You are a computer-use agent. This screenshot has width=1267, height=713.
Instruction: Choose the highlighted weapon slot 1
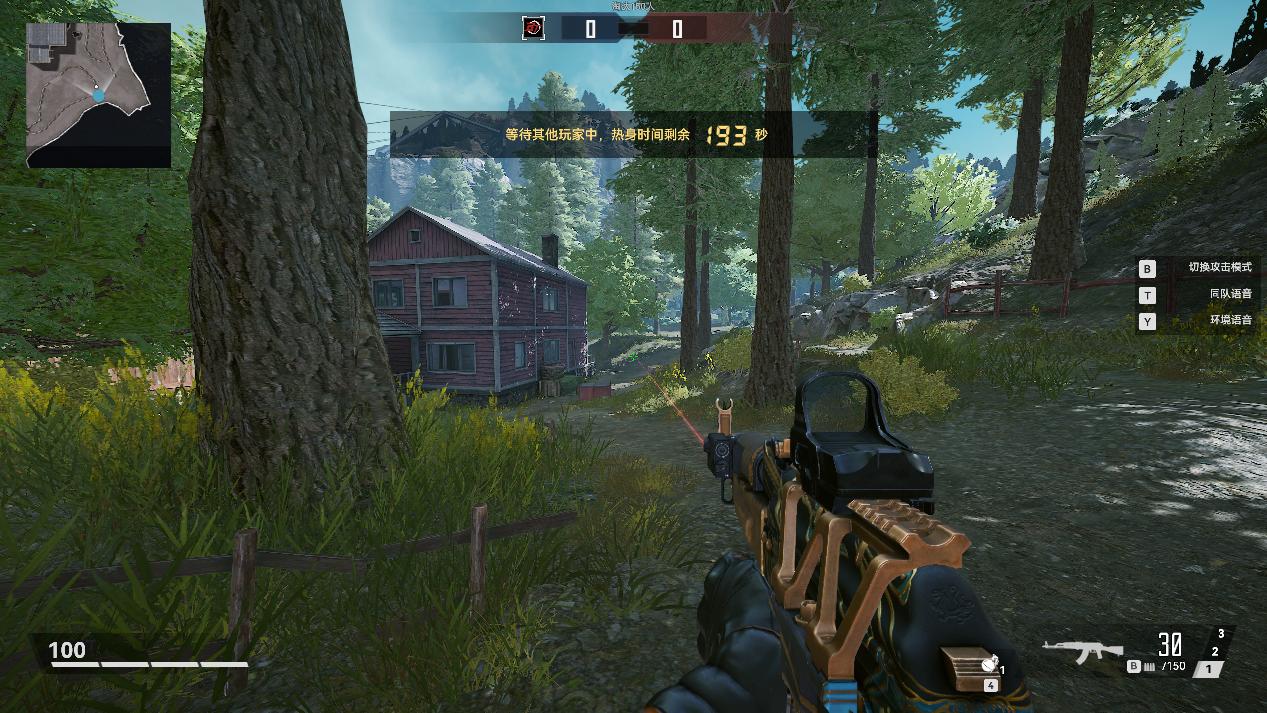coord(1209,669)
